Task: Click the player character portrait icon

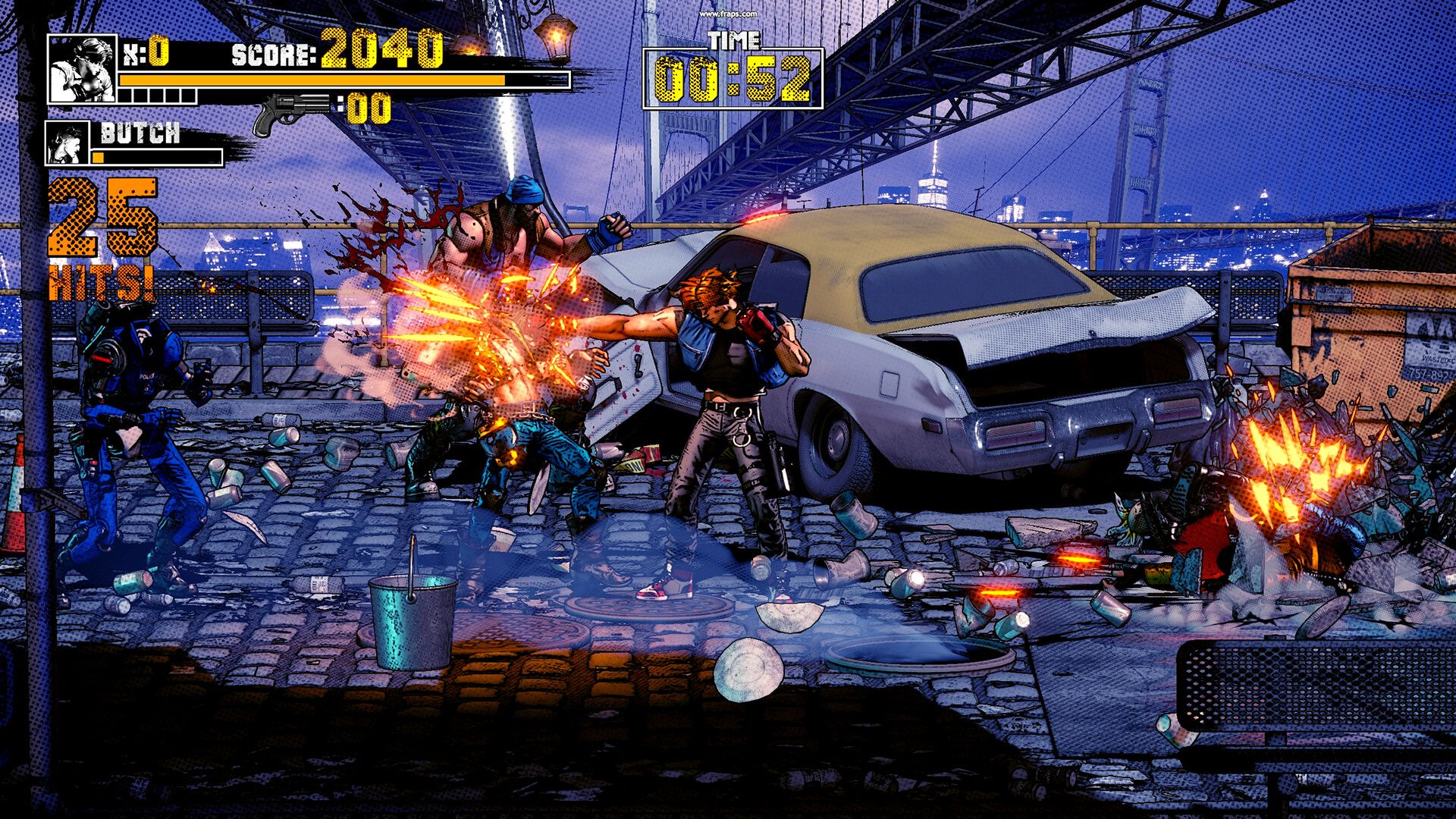Action: point(82,70)
